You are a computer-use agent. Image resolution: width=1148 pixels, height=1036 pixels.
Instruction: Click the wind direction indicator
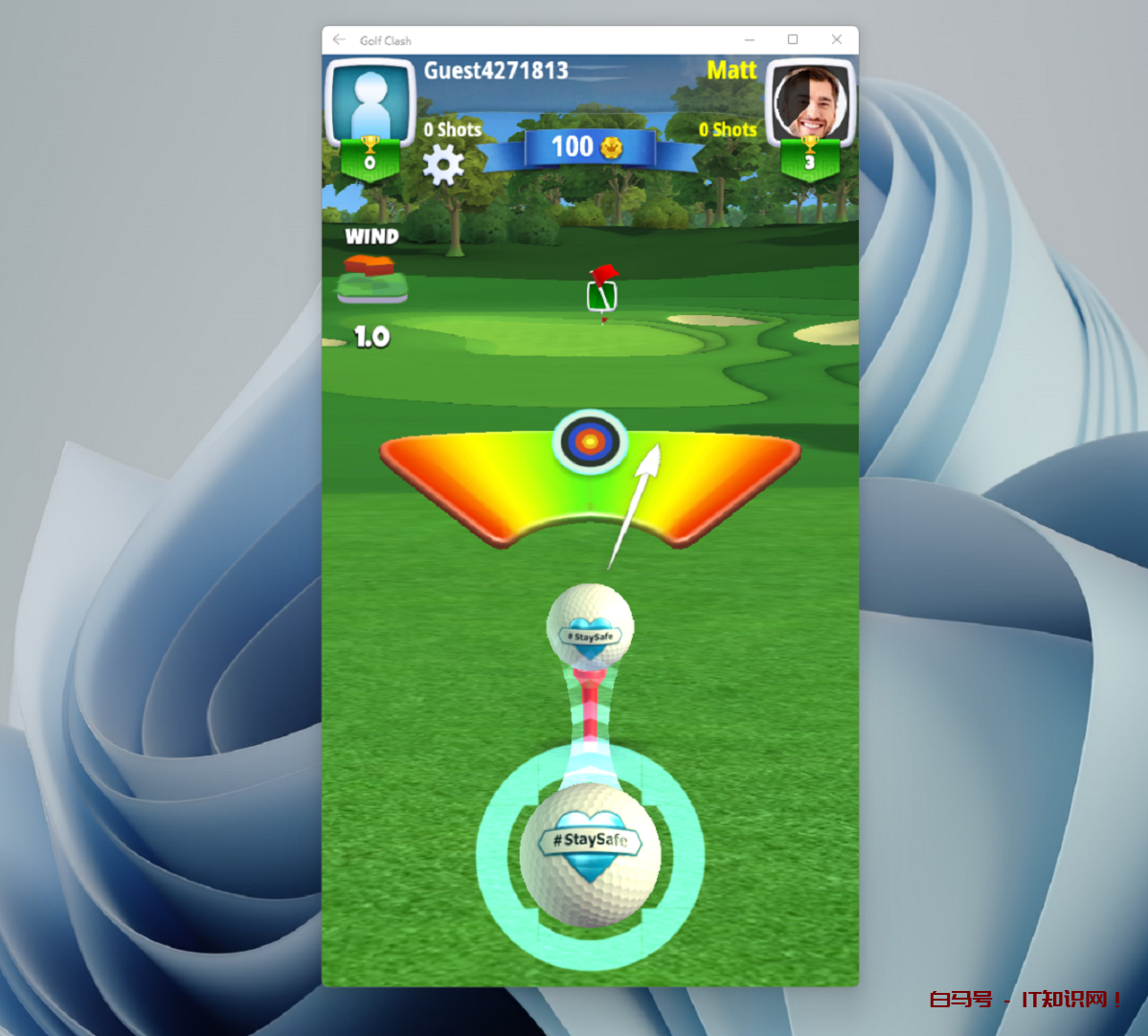[x=371, y=278]
